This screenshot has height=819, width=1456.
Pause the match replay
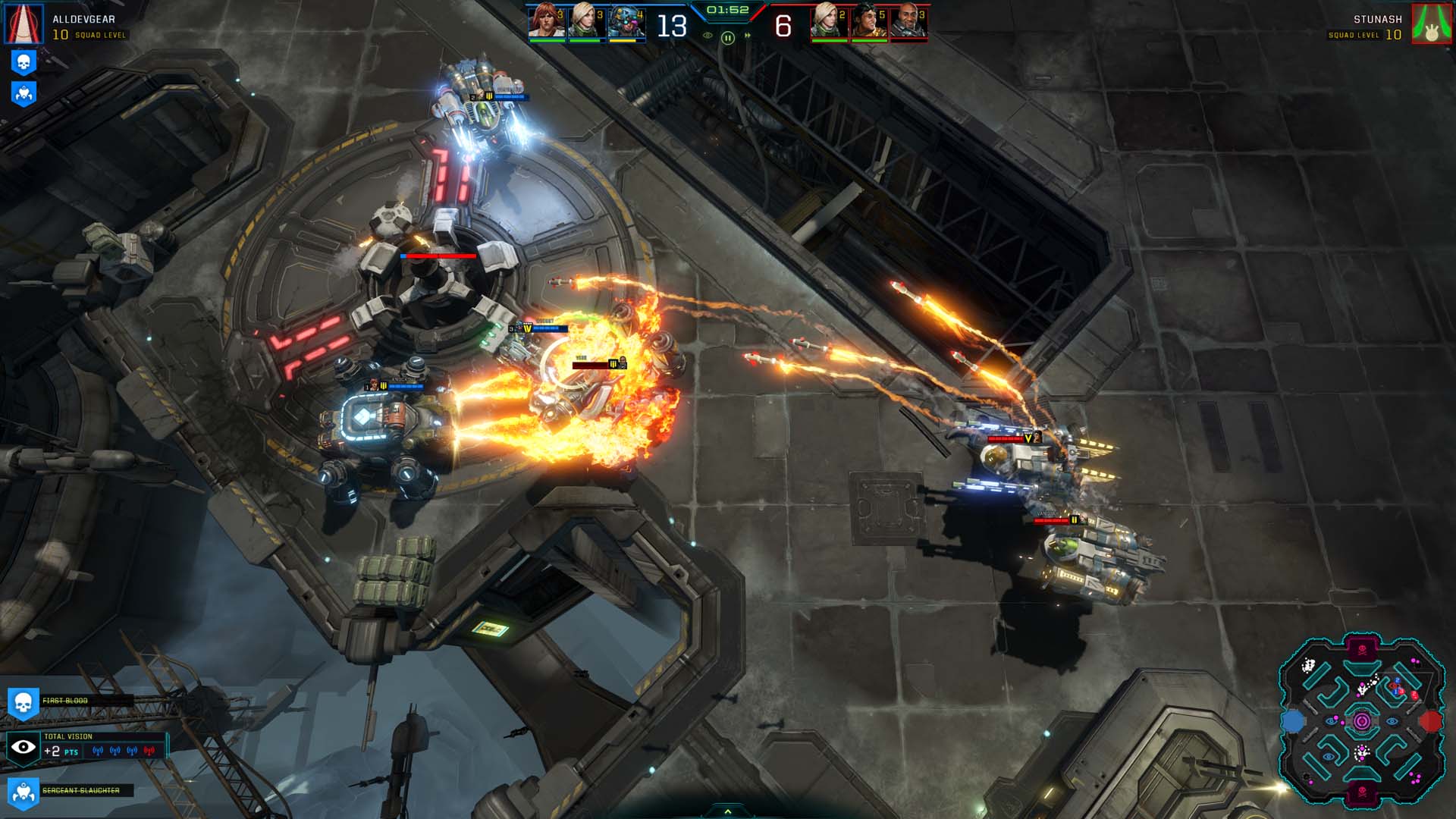[x=727, y=37]
